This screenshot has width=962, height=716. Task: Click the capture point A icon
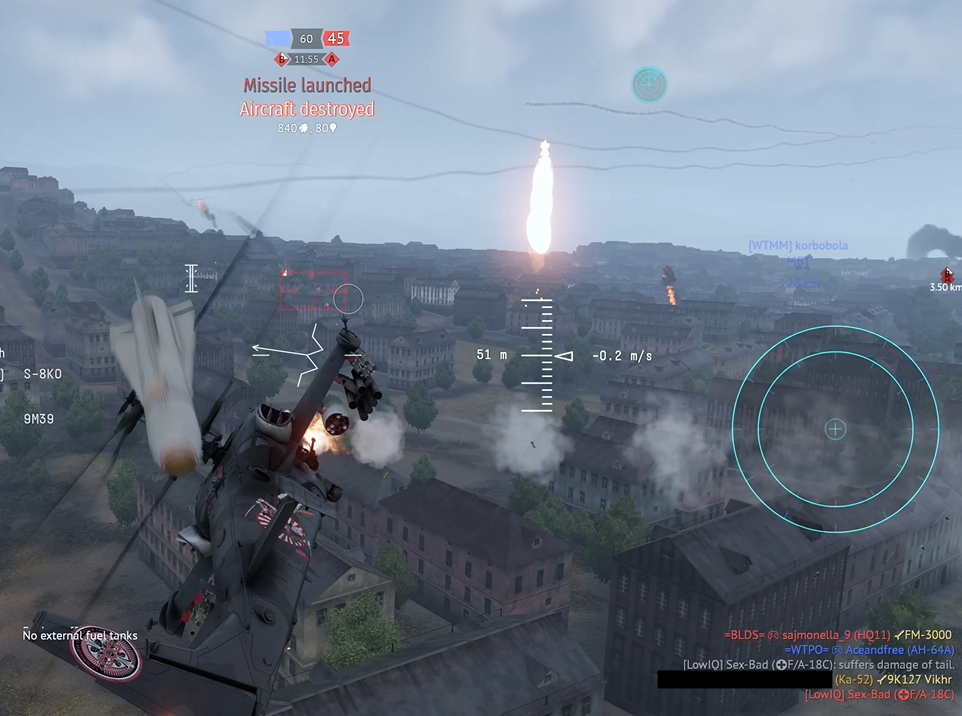(333, 60)
